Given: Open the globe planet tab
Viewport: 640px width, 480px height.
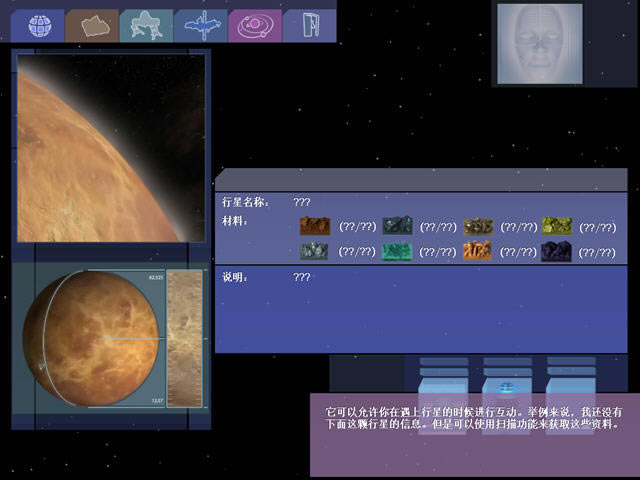Looking at the screenshot, I should click(38, 24).
